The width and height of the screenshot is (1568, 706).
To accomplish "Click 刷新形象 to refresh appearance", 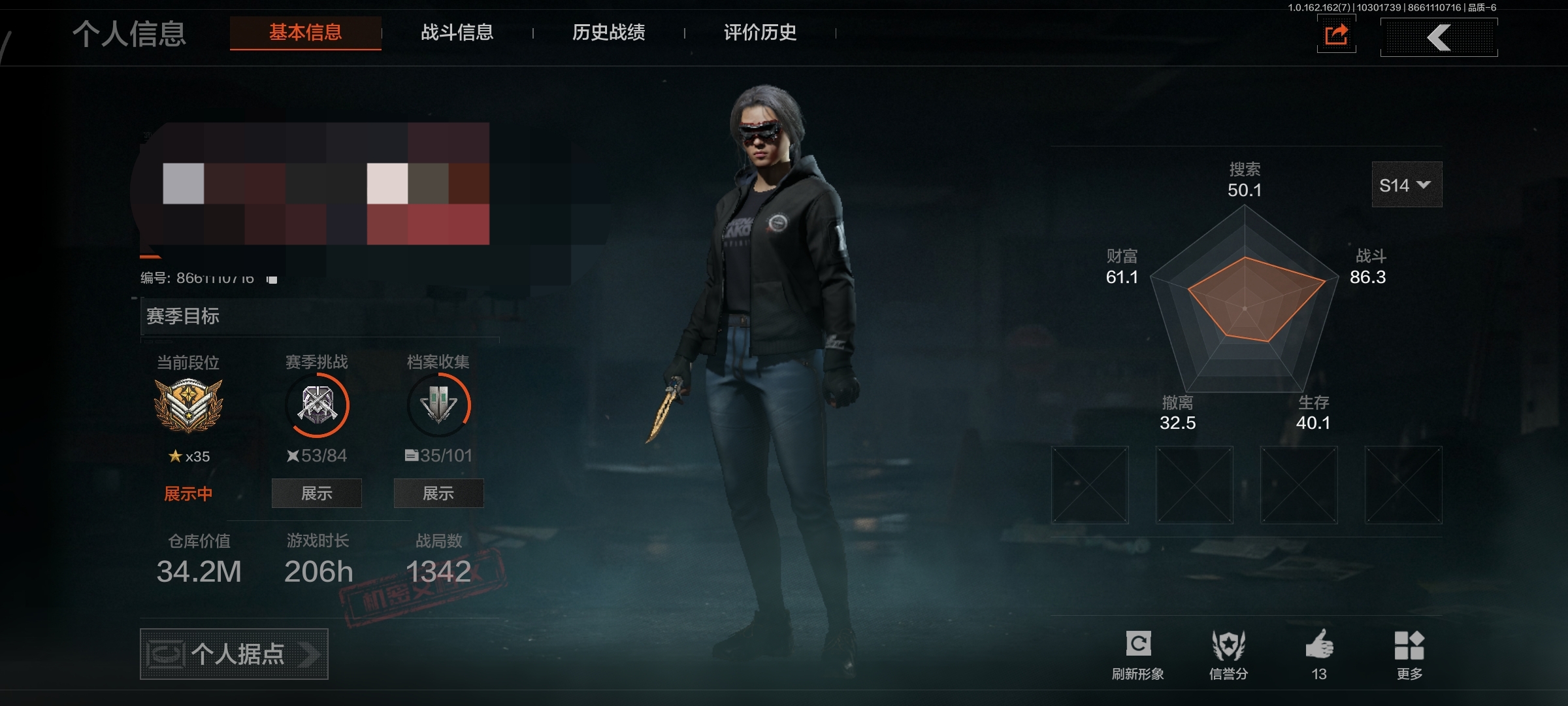I will click(1137, 654).
